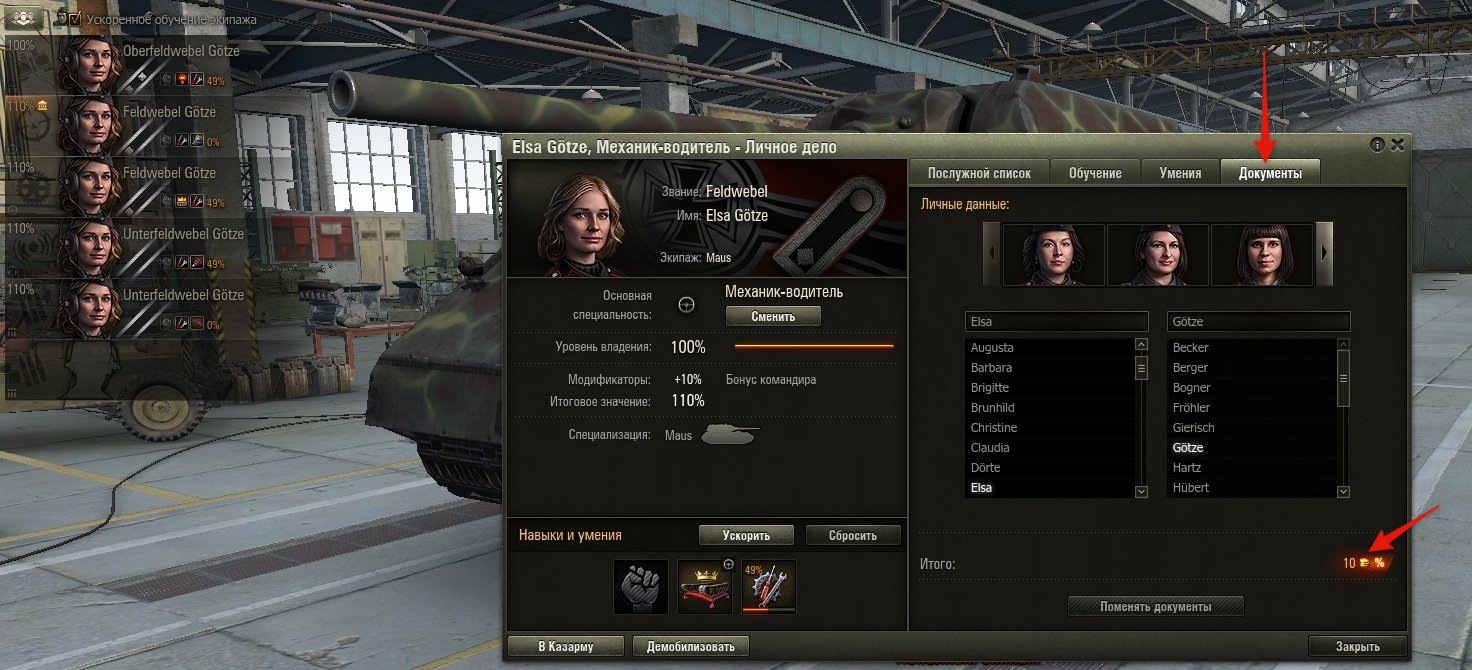Click the Закрыть button
Viewport: 1472px width, 670px height.
1357,646
